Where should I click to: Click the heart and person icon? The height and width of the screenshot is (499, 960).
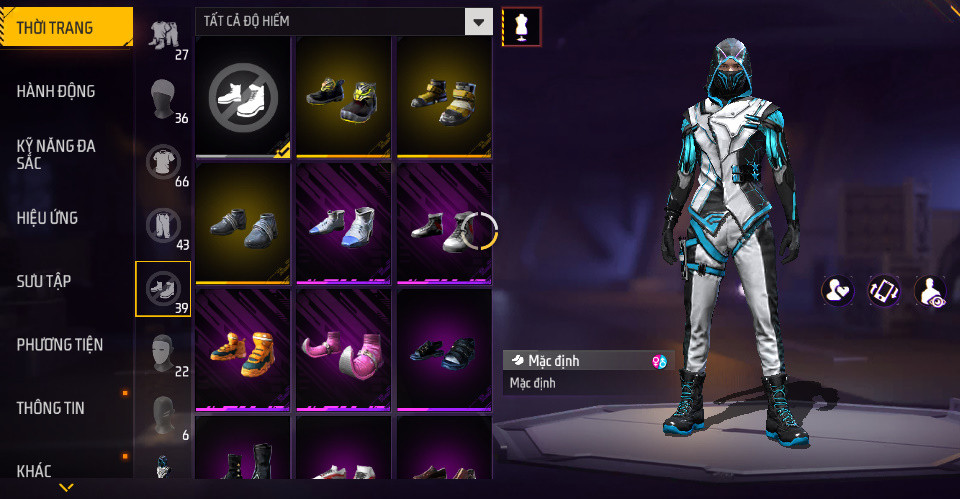click(x=837, y=291)
